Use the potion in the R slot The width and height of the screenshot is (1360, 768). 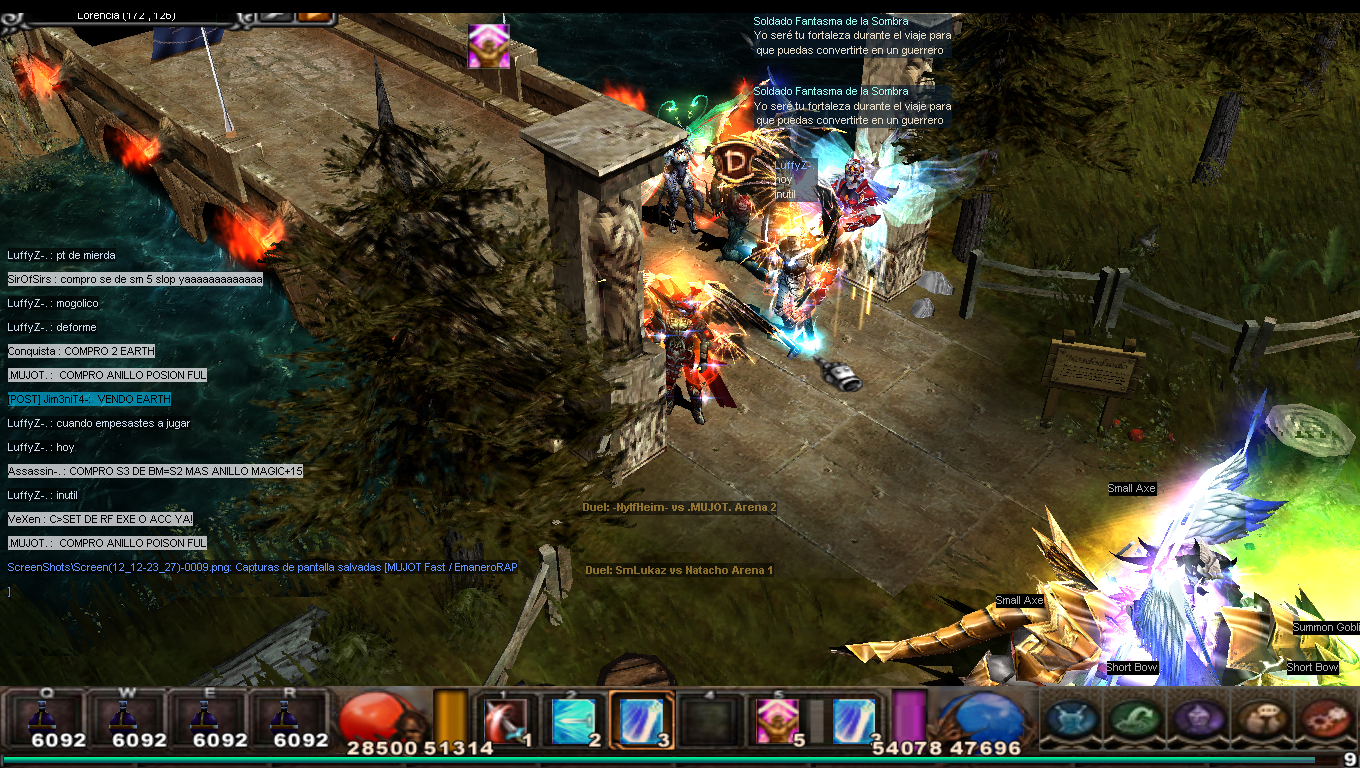tap(287, 718)
